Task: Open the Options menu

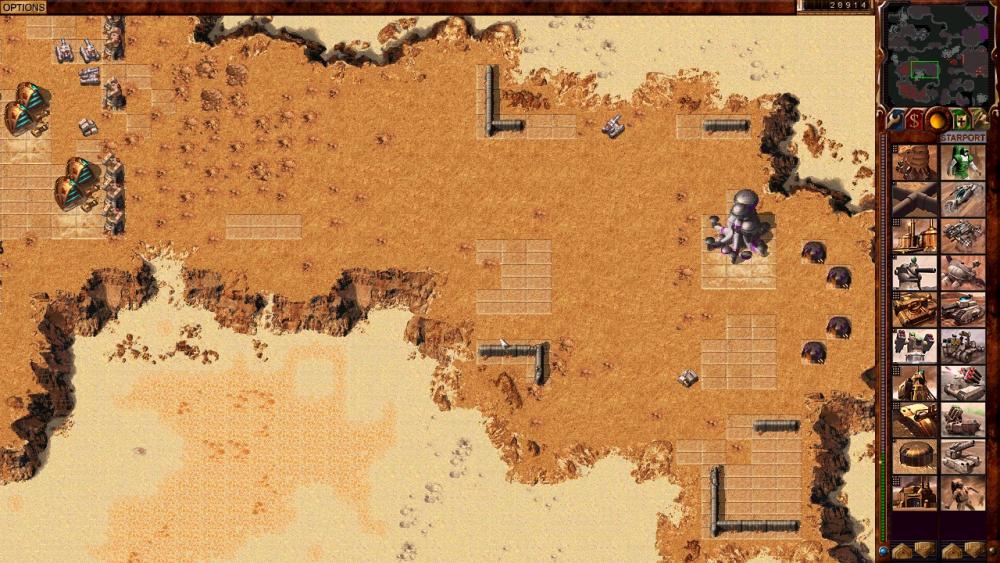Action: (x=23, y=7)
